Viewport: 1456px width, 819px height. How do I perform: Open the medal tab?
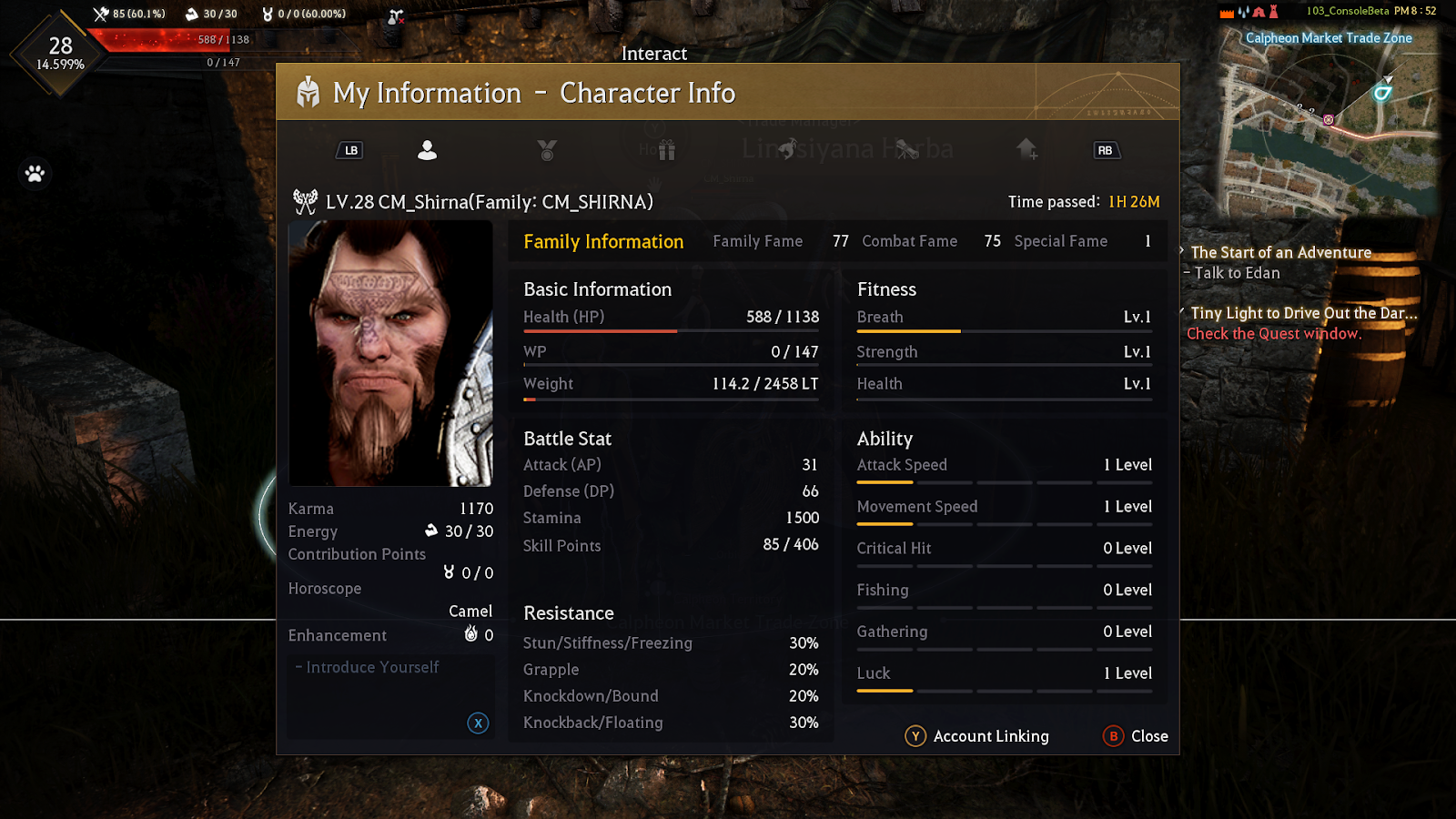tap(547, 150)
